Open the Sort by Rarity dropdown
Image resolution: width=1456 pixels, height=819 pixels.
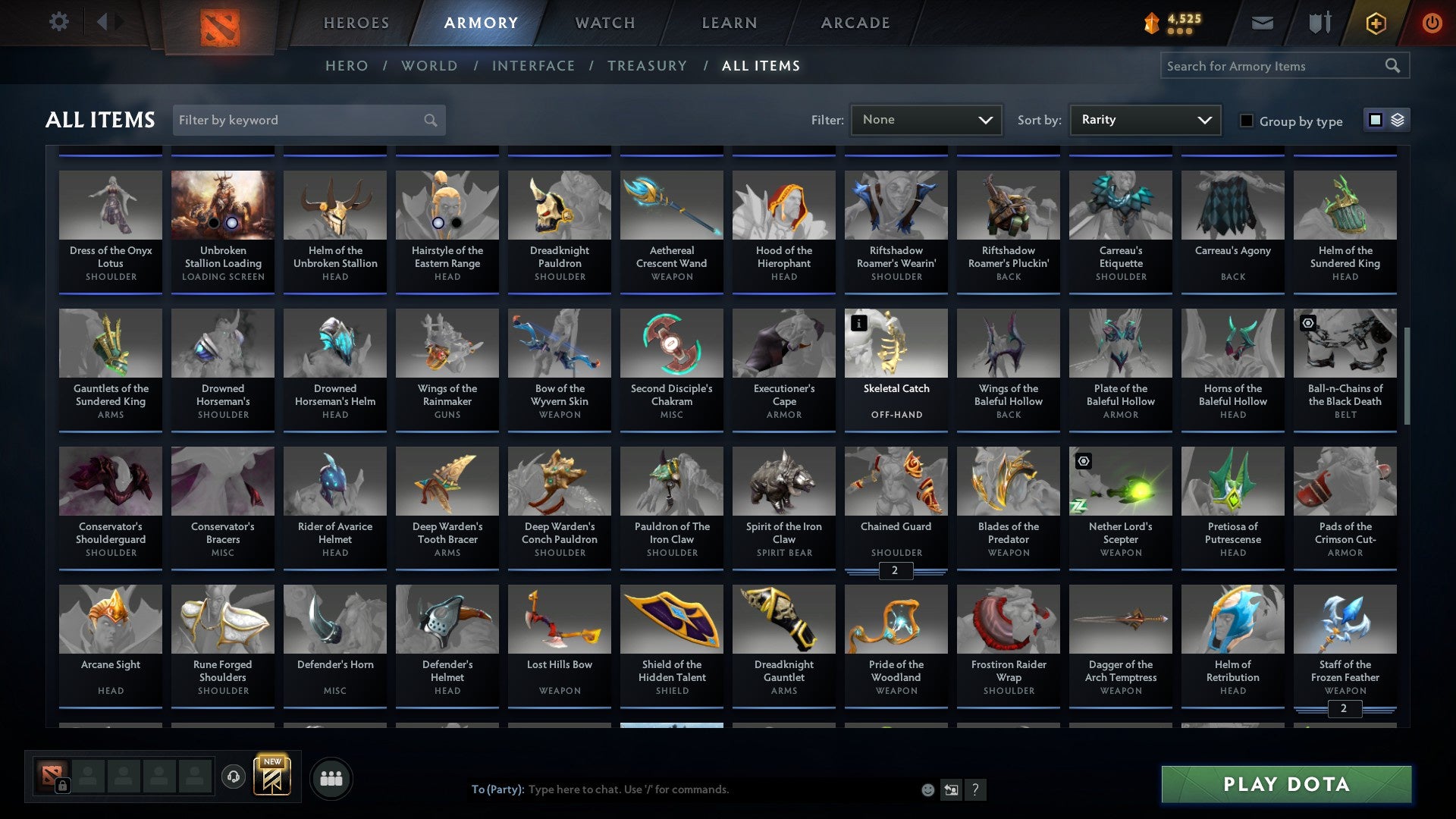click(x=1144, y=119)
